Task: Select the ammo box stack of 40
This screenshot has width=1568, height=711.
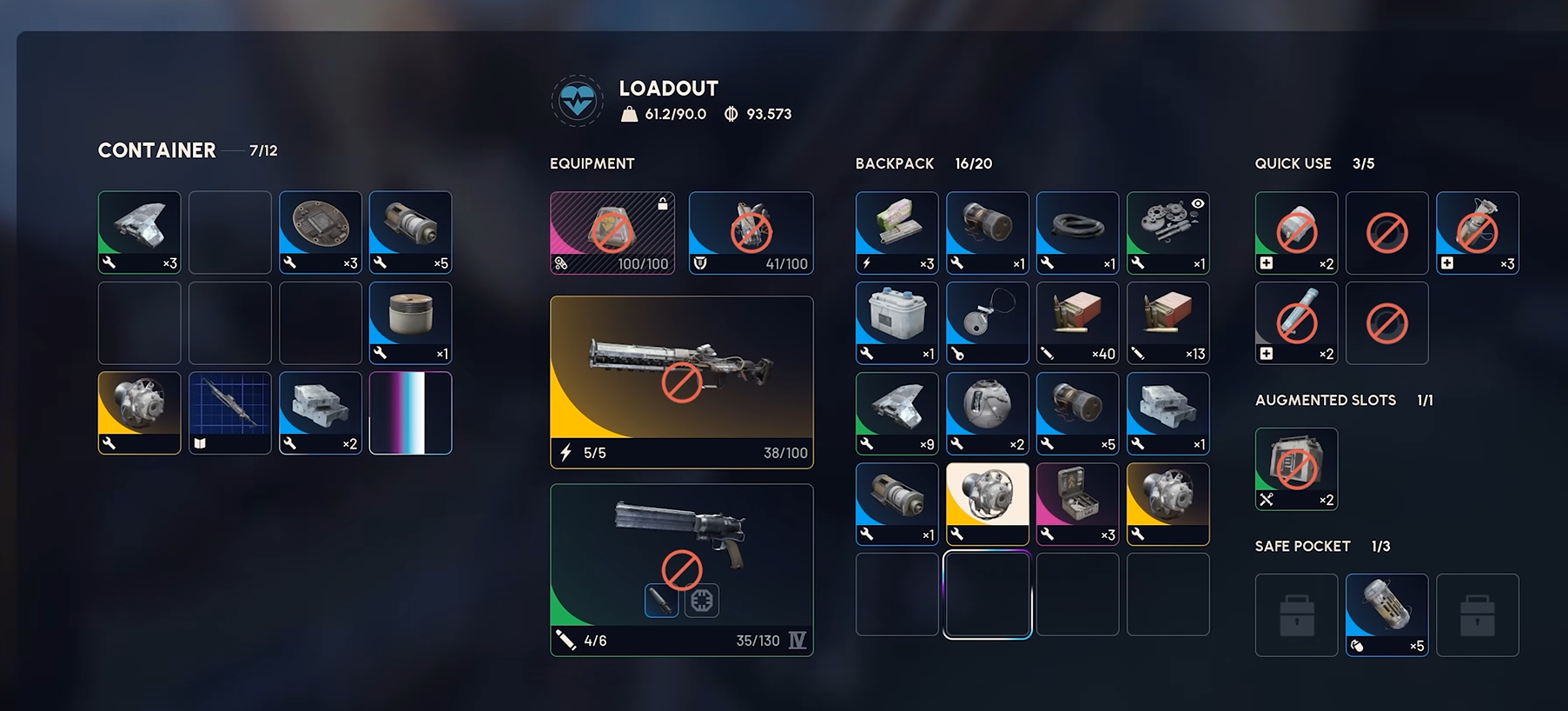Action: pos(1077,322)
